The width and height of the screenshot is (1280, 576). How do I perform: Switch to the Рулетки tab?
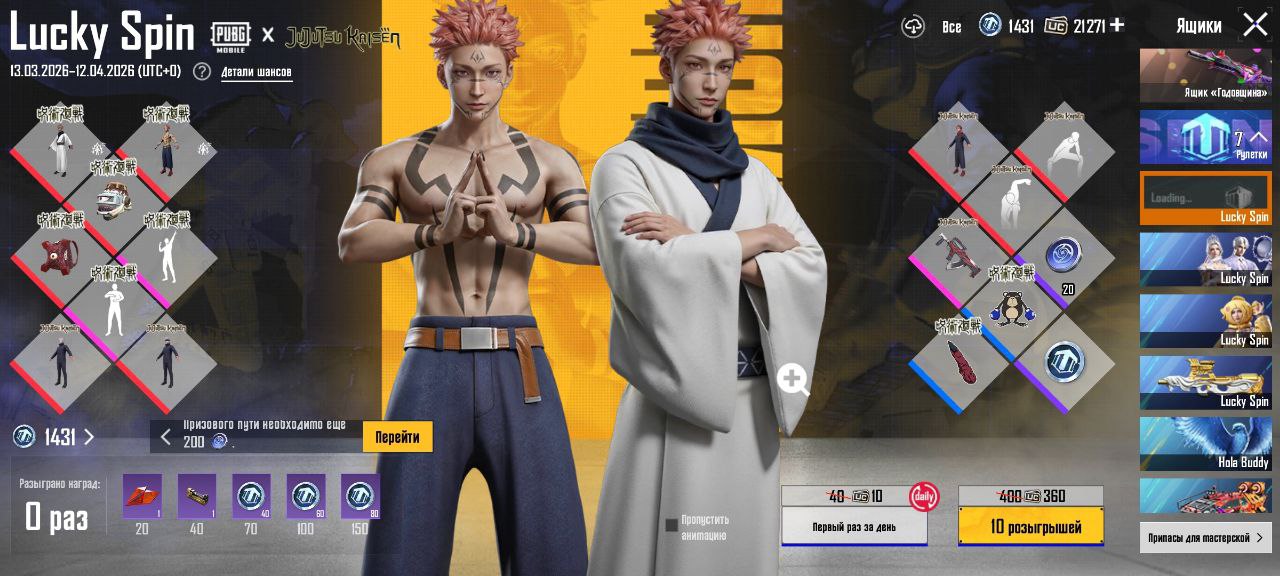(1206, 138)
